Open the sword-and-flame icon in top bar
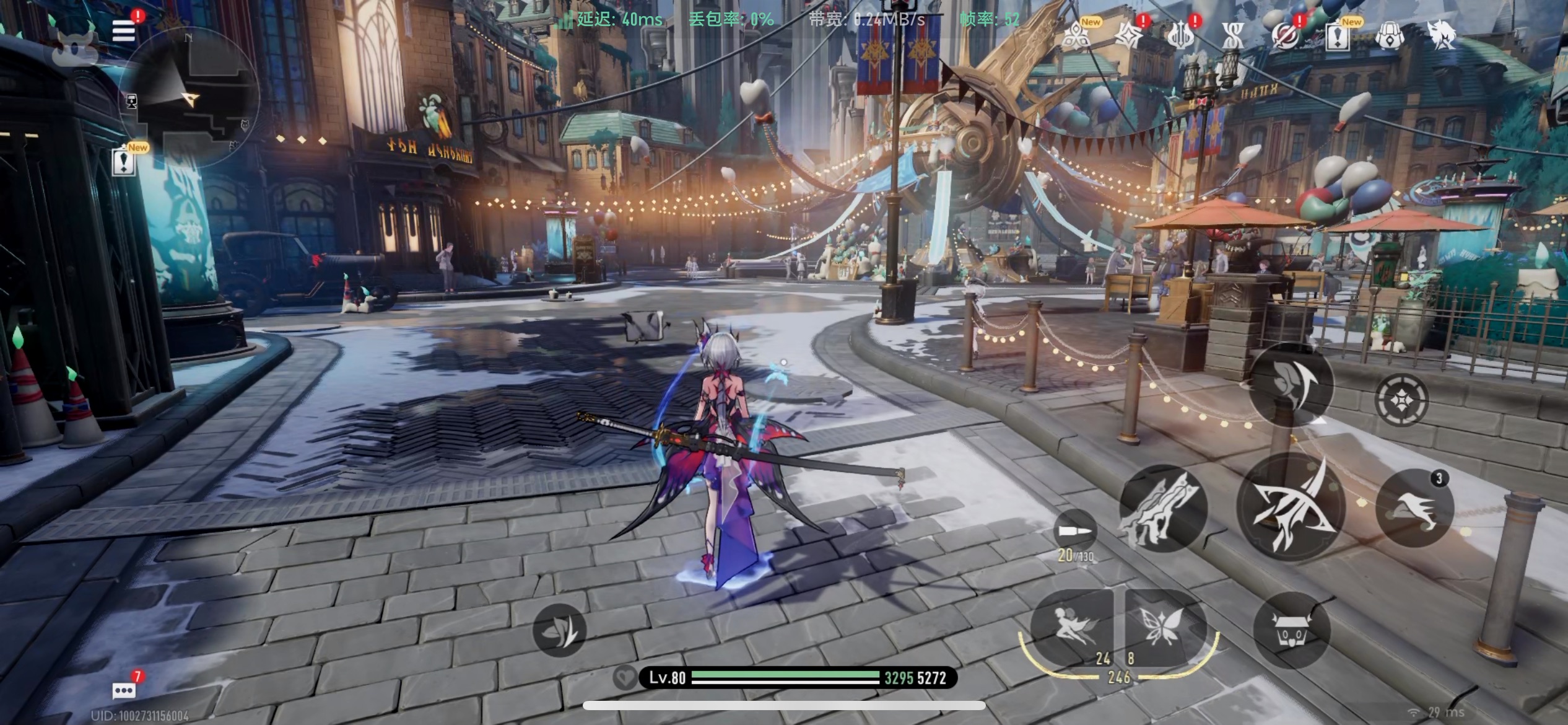The image size is (1568, 725). click(x=1180, y=37)
